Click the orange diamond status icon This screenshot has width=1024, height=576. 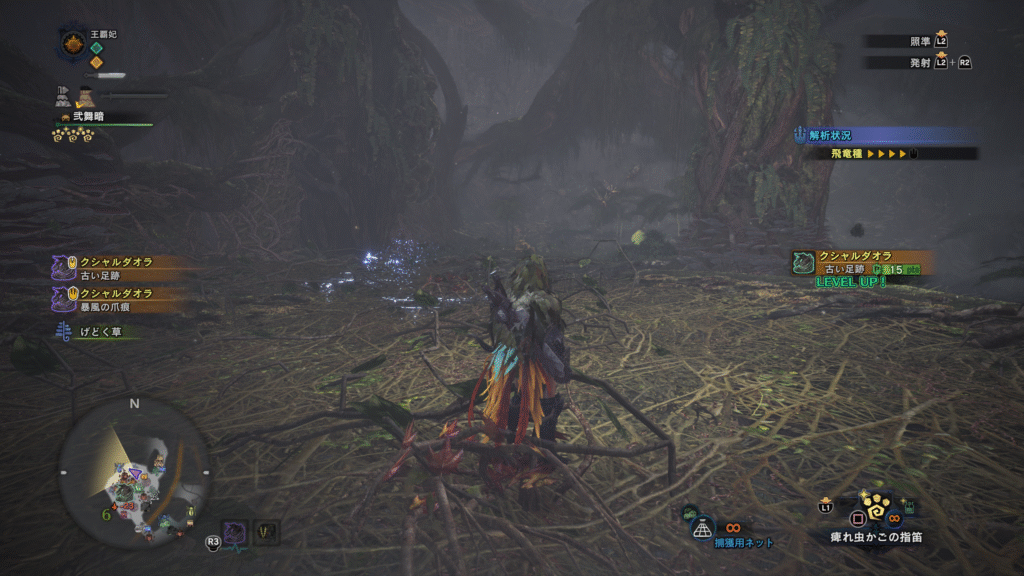point(97,62)
